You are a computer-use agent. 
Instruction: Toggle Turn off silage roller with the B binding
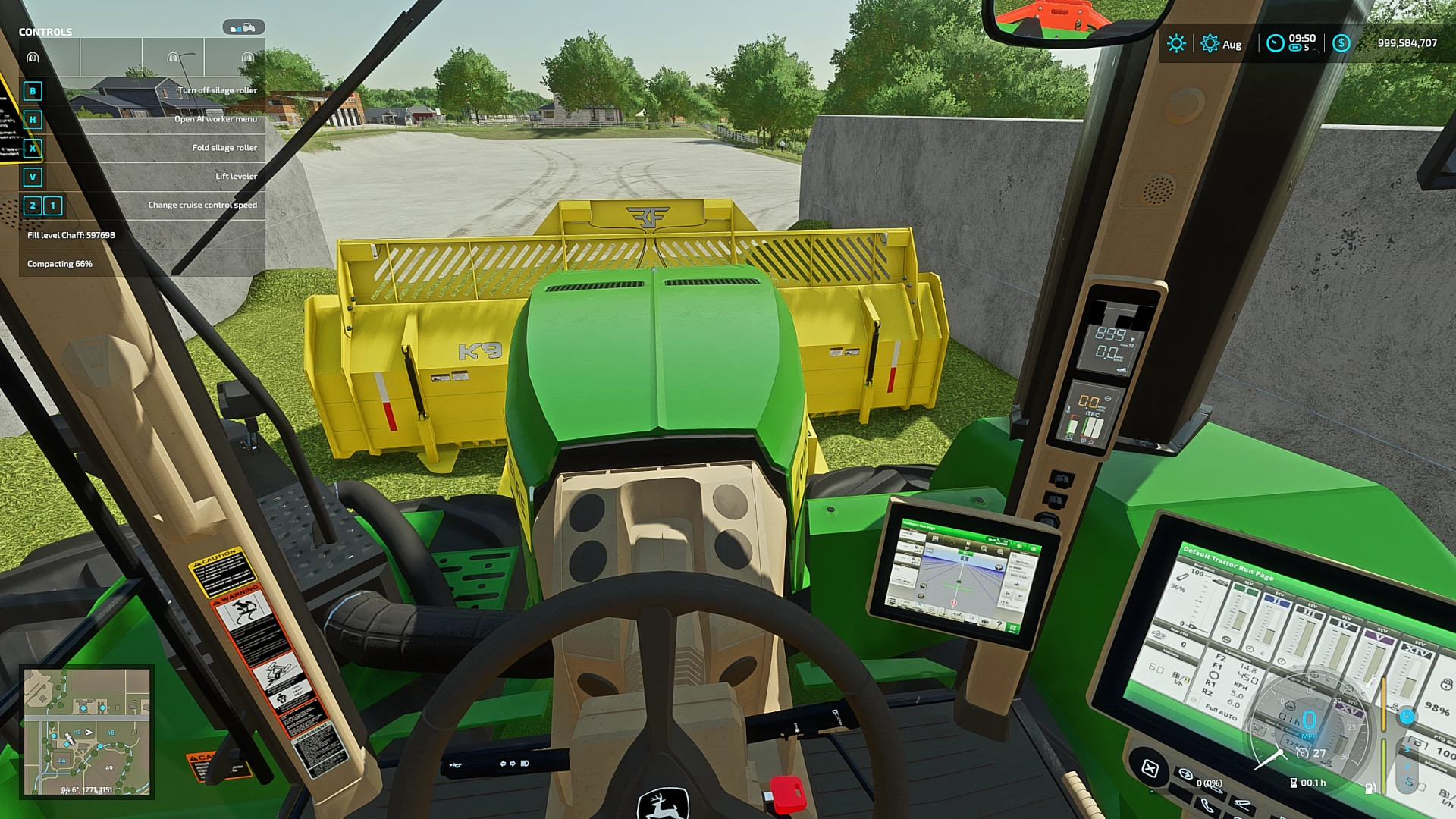click(33, 90)
